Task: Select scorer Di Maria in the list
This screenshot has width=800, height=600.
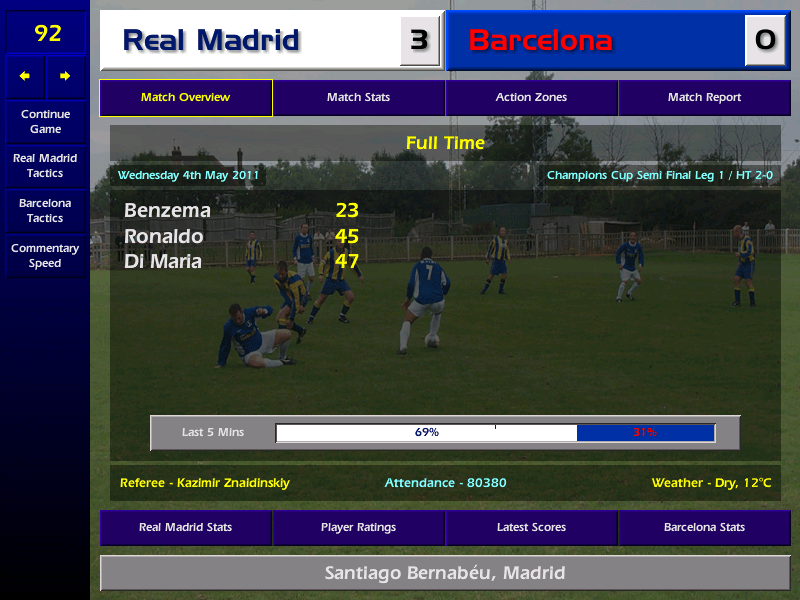Action: 163,262
